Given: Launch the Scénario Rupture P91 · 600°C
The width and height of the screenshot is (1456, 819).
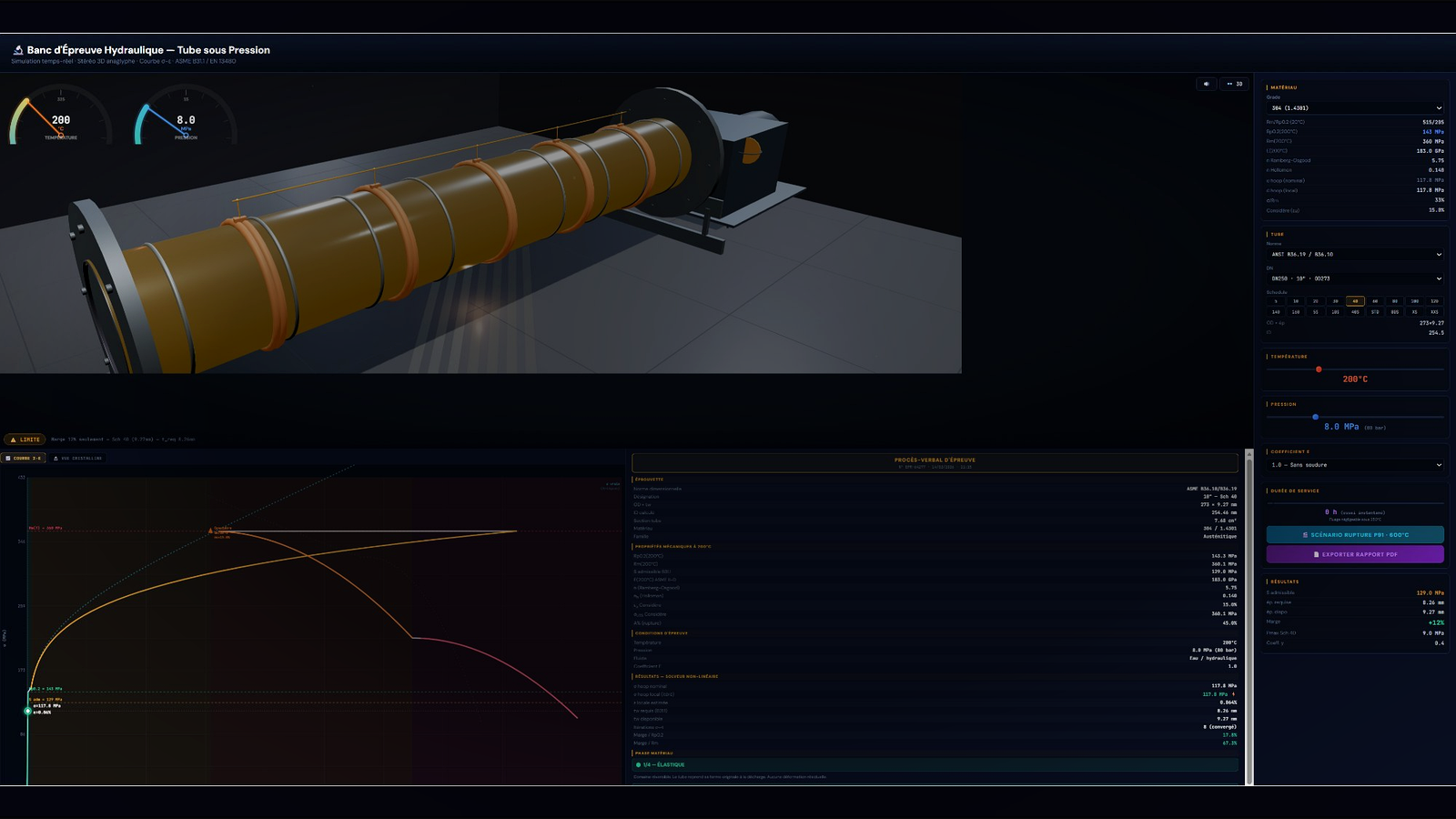Looking at the screenshot, I should tap(1355, 534).
